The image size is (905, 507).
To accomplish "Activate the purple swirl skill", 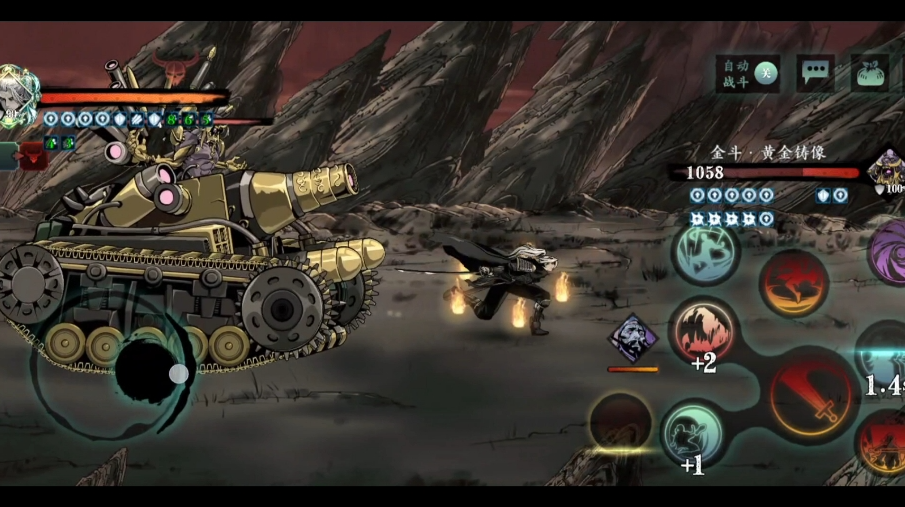I will 890,251.
